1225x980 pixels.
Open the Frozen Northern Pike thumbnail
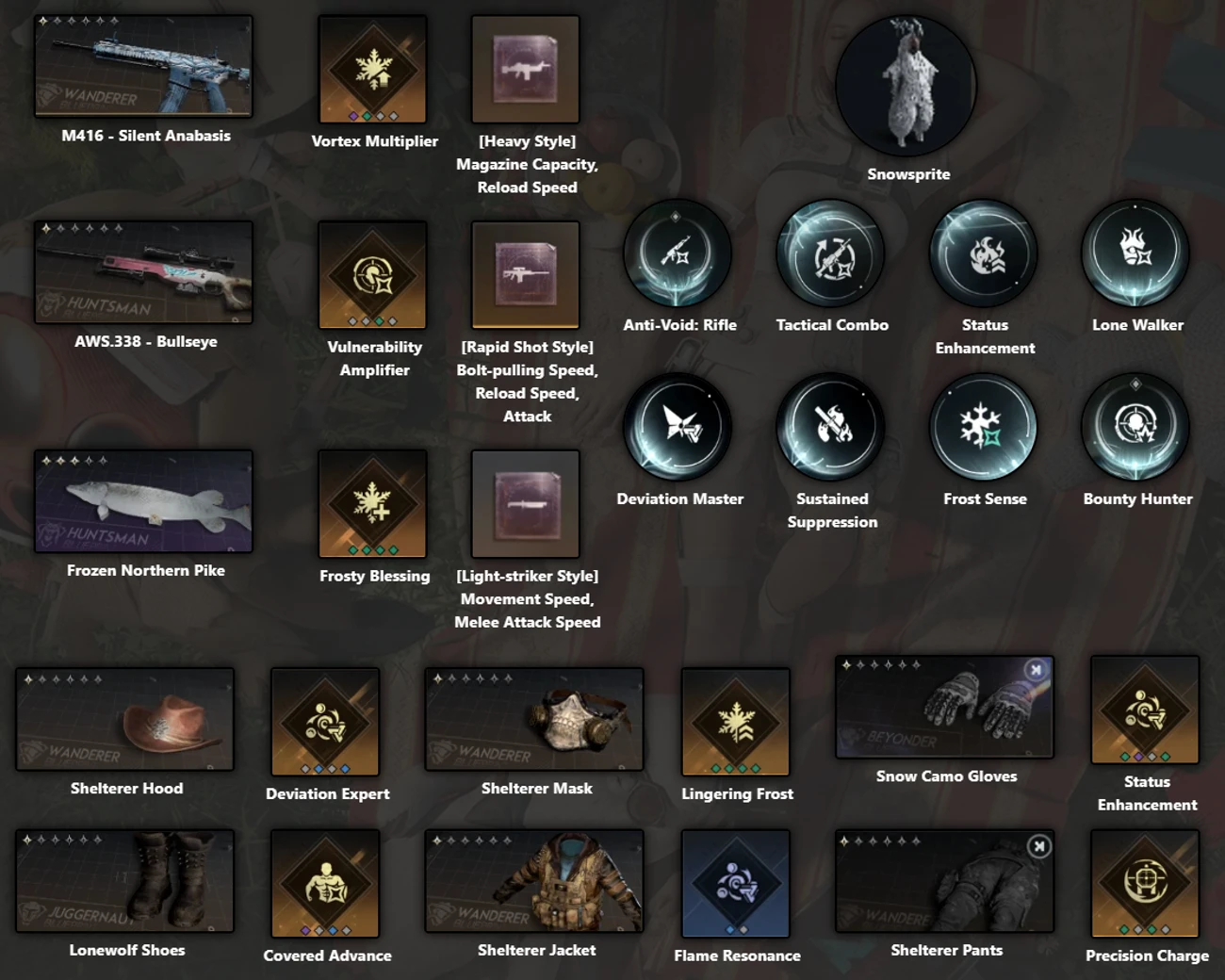point(143,501)
